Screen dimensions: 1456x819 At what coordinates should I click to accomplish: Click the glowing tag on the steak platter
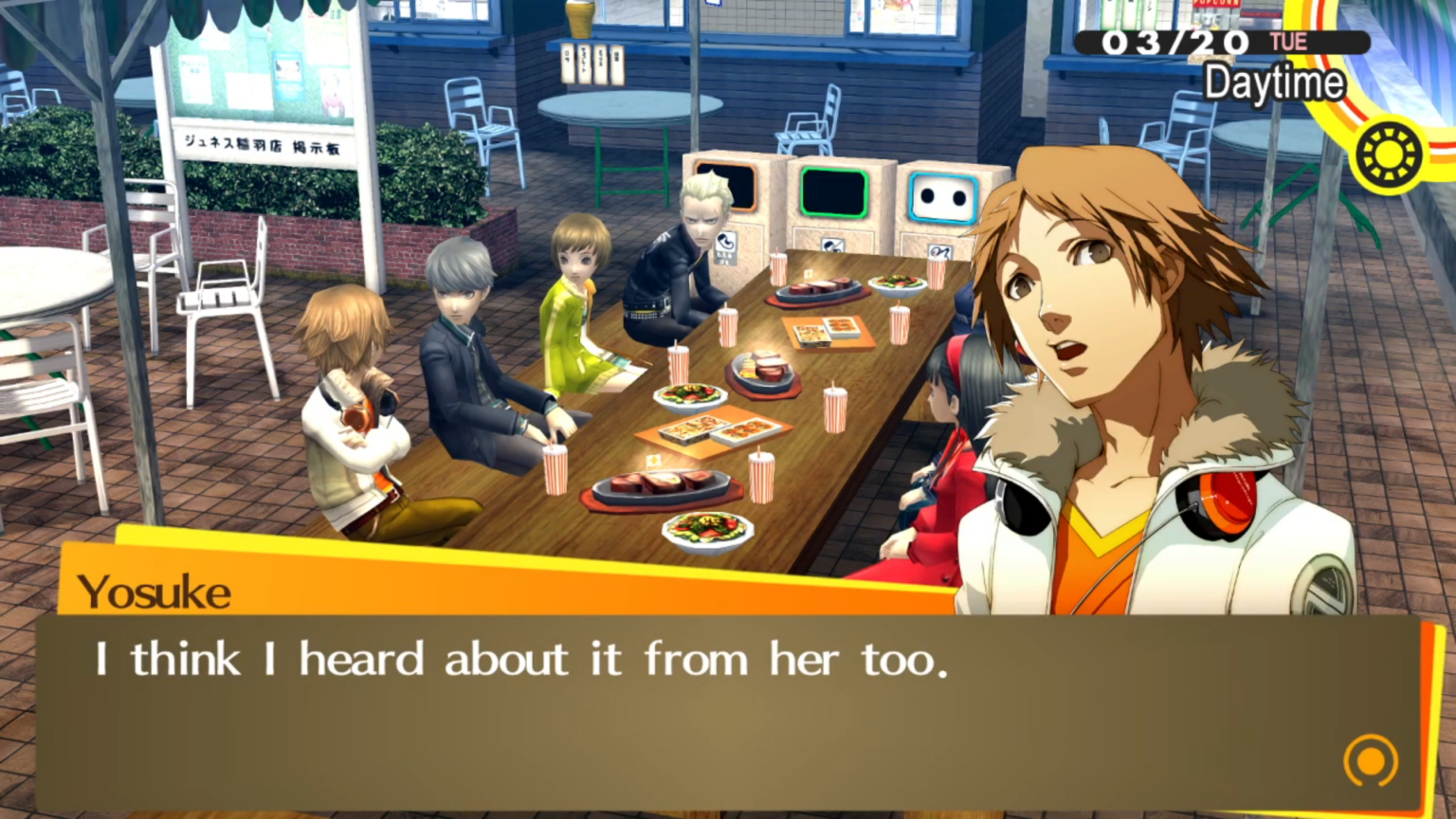coord(653,462)
